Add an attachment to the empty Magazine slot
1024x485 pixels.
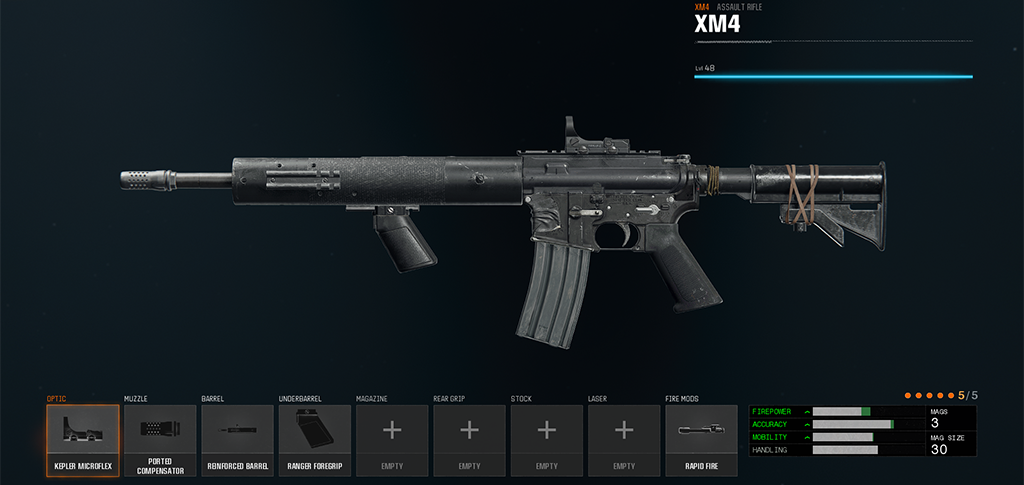pos(392,440)
